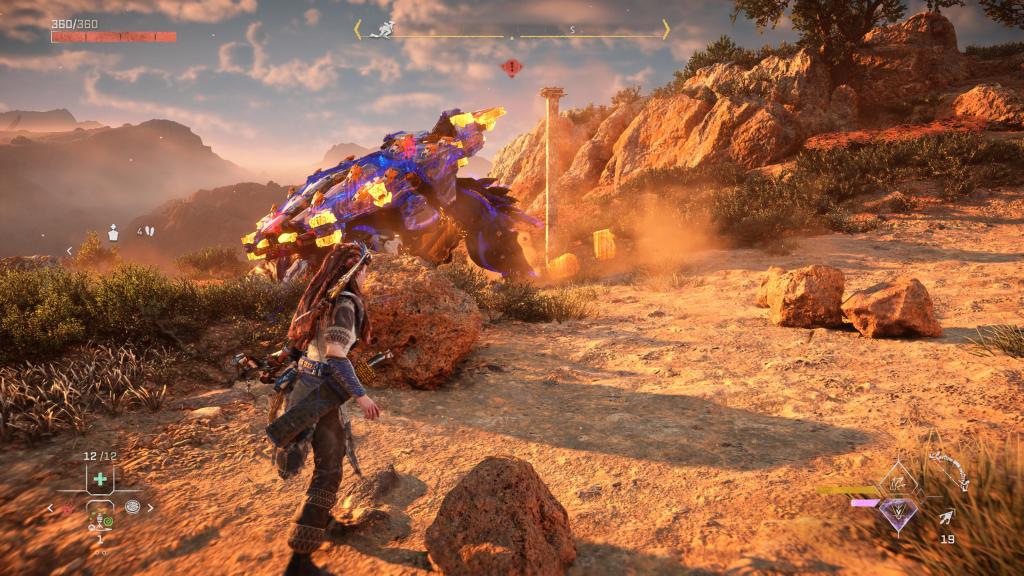Click the weapon technique diamond icon
This screenshot has width=1024, height=576.
coord(899,481)
